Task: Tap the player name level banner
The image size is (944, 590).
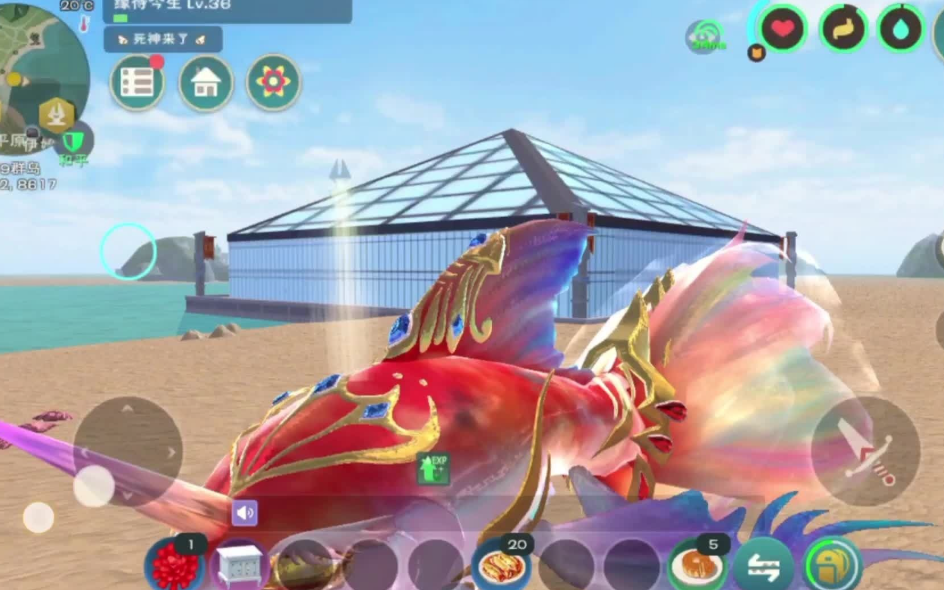Action: pyautogui.click(x=227, y=10)
